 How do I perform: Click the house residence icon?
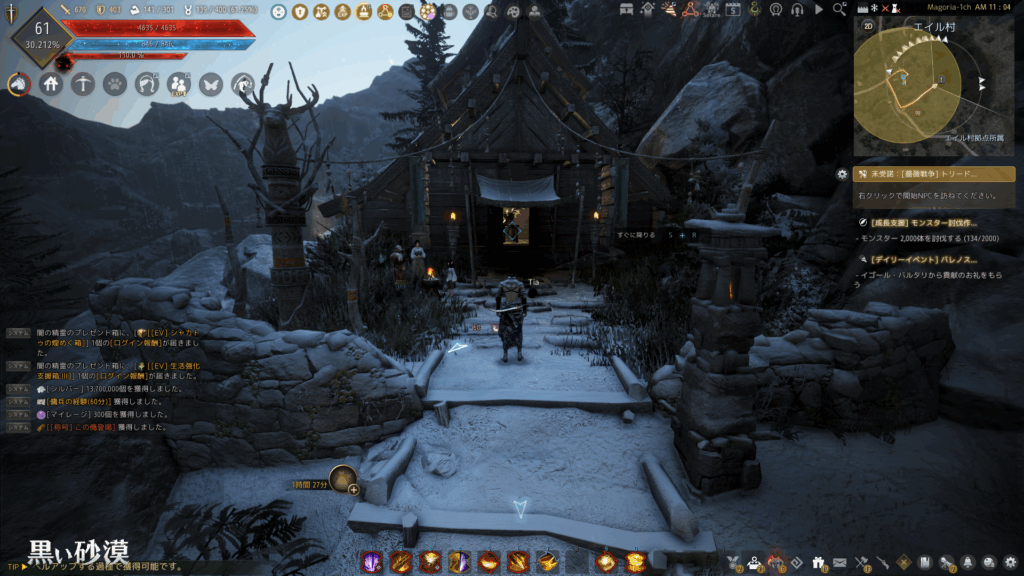[51, 85]
